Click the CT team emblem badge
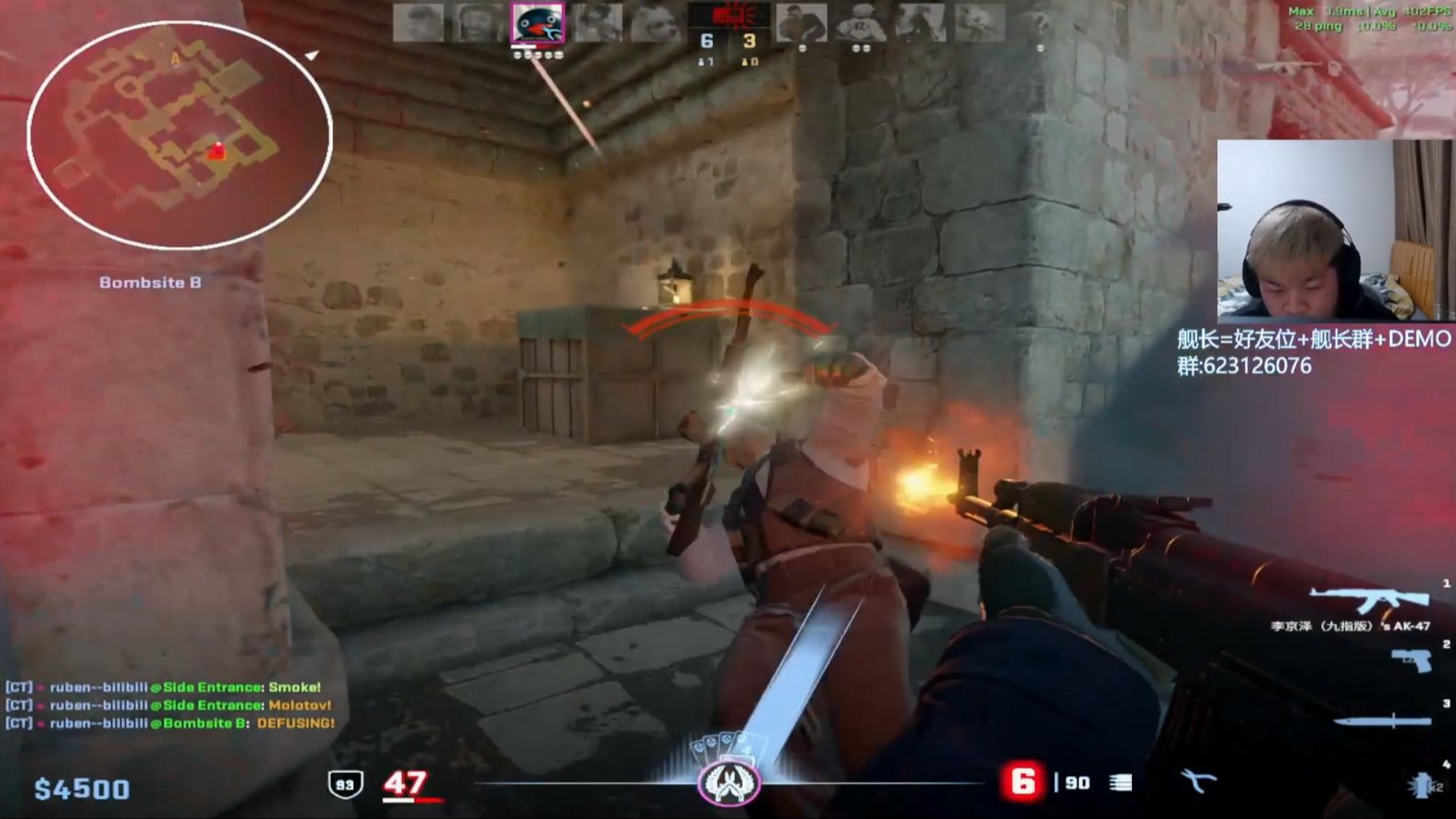Screen dimensions: 1456x819 tap(728, 783)
